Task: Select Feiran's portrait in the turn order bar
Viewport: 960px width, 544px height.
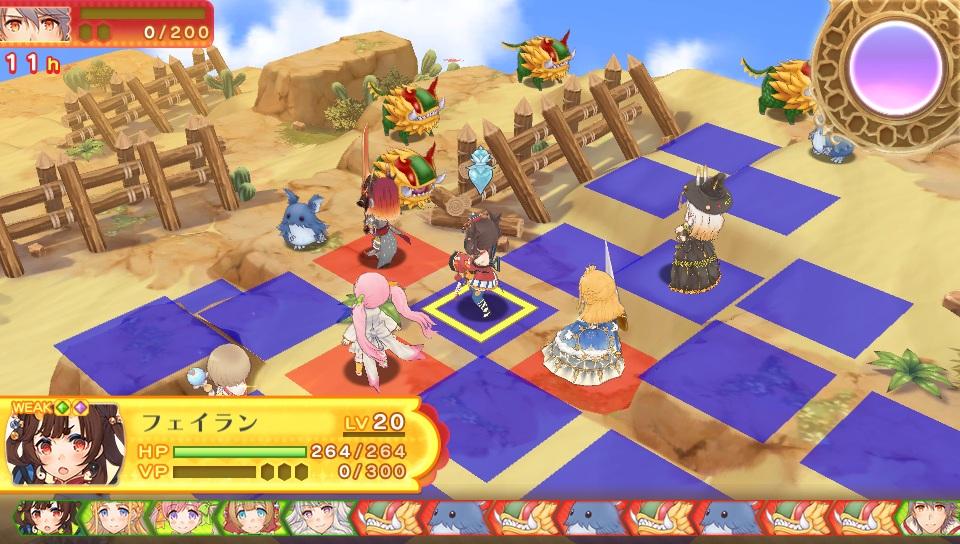Action: tap(44, 517)
